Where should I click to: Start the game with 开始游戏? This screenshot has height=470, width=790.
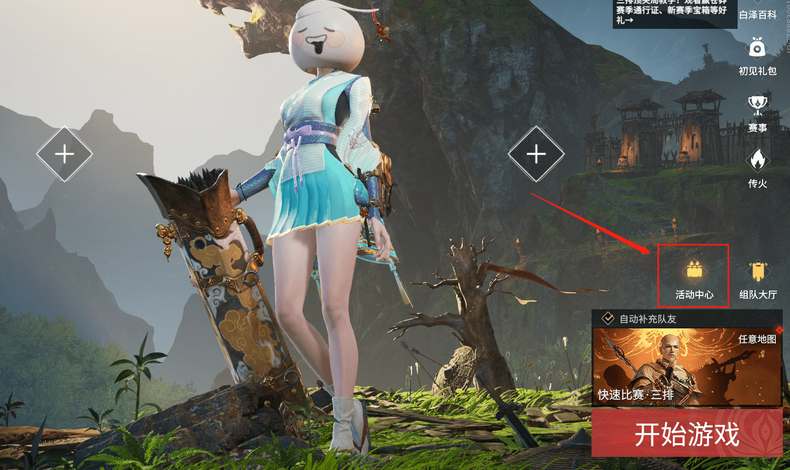(x=686, y=434)
